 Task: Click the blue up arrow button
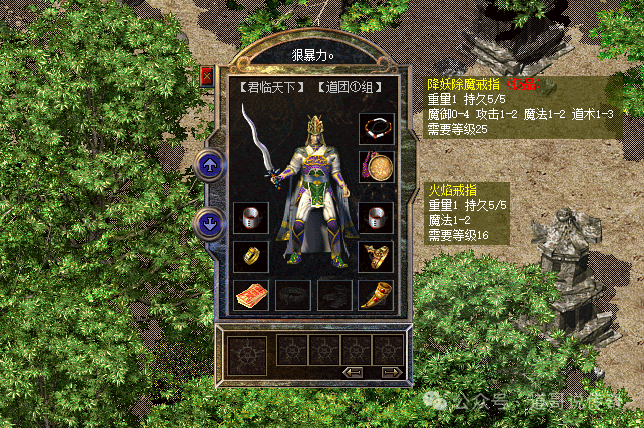[x=211, y=163]
